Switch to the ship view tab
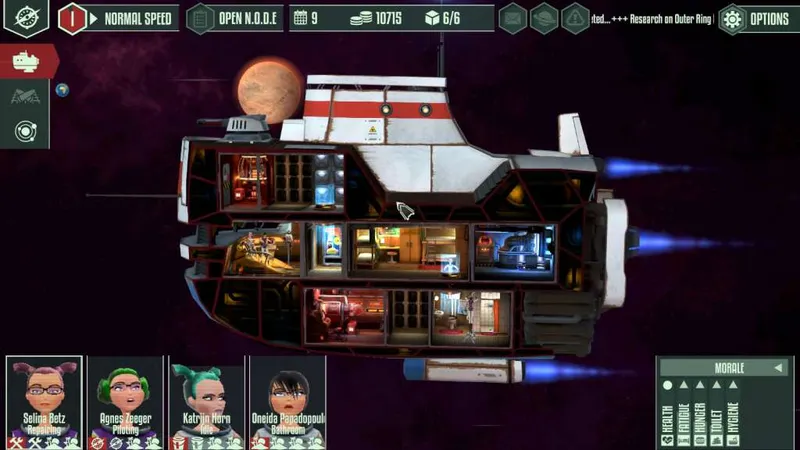800x450 pixels. 26,61
